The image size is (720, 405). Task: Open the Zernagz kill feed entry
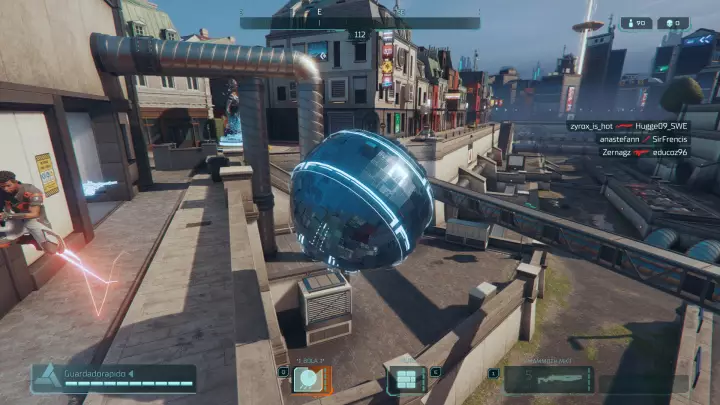[628, 152]
